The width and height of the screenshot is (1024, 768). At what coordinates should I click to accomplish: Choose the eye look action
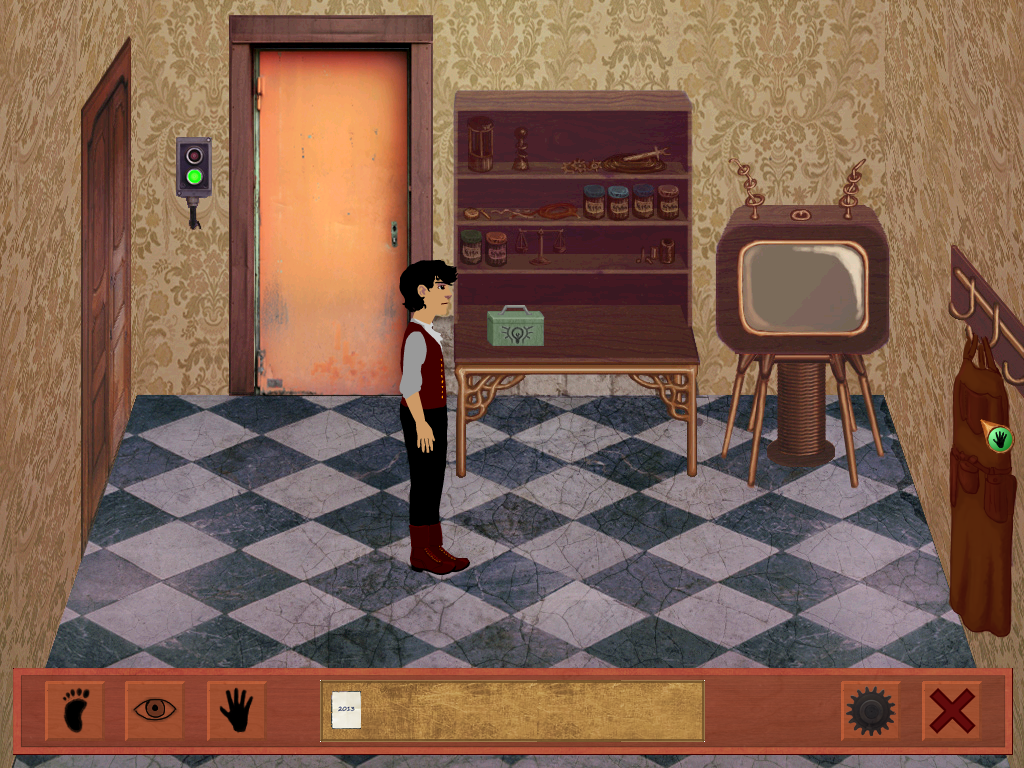[x=155, y=711]
